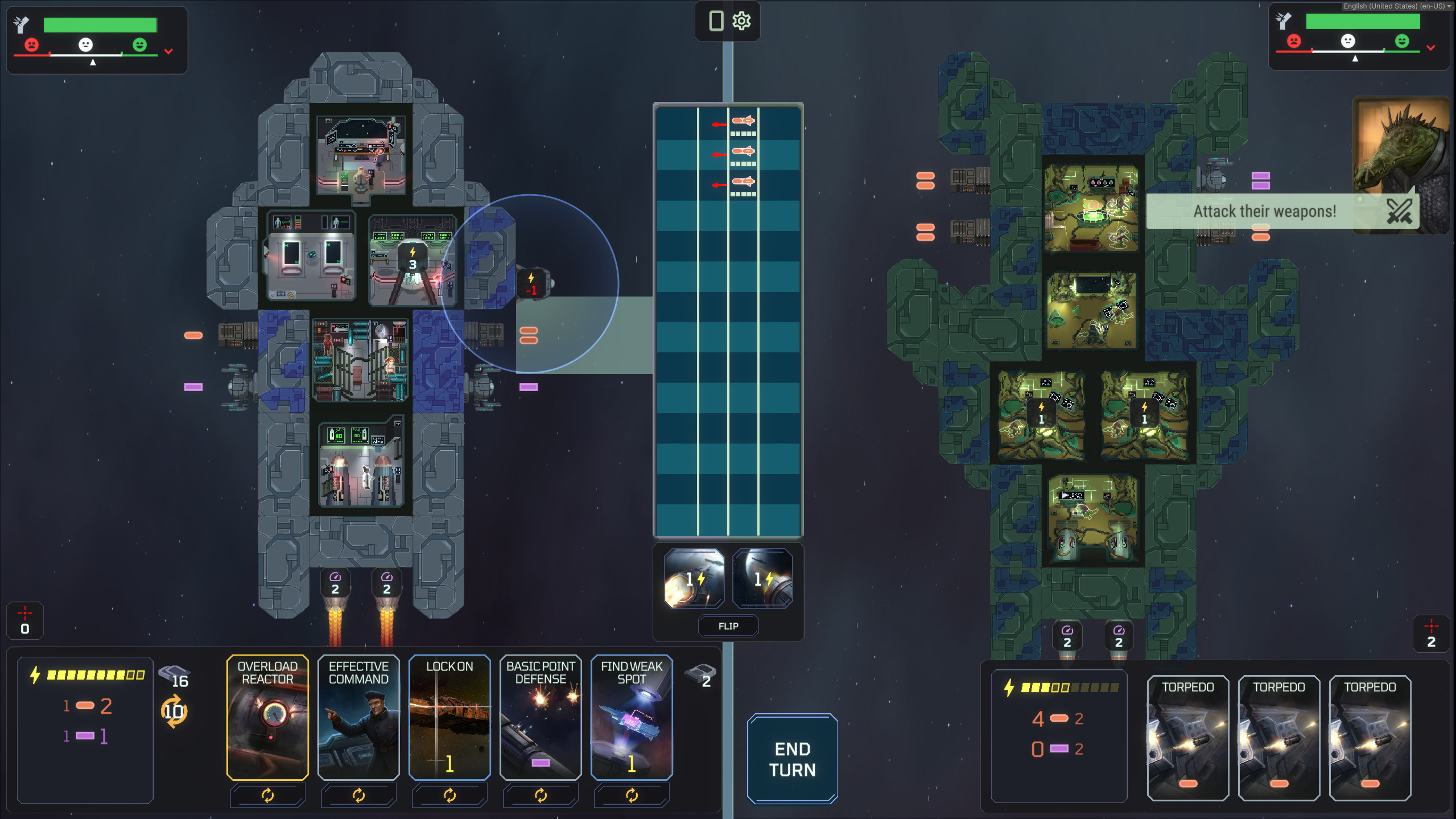Play the Basic Point Defense card
This screenshot has width=1456, height=819.
point(541,717)
